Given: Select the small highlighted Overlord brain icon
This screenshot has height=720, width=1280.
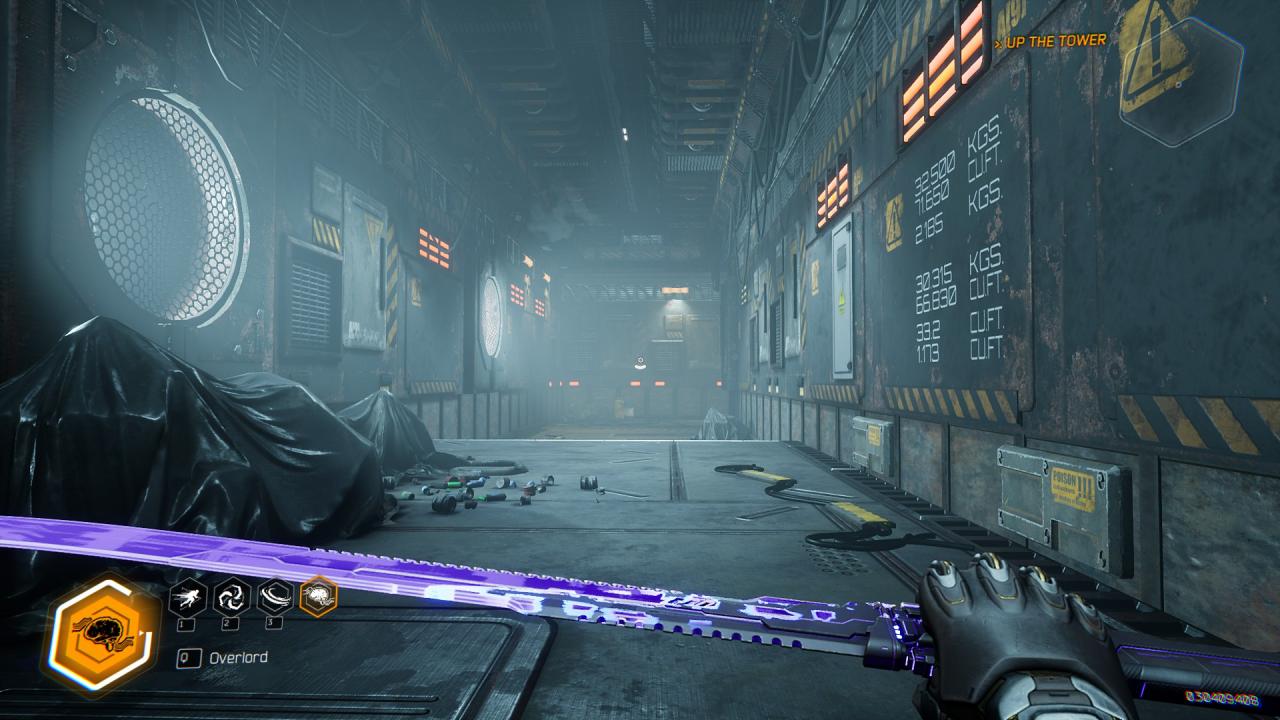Looking at the screenshot, I should tap(318, 597).
